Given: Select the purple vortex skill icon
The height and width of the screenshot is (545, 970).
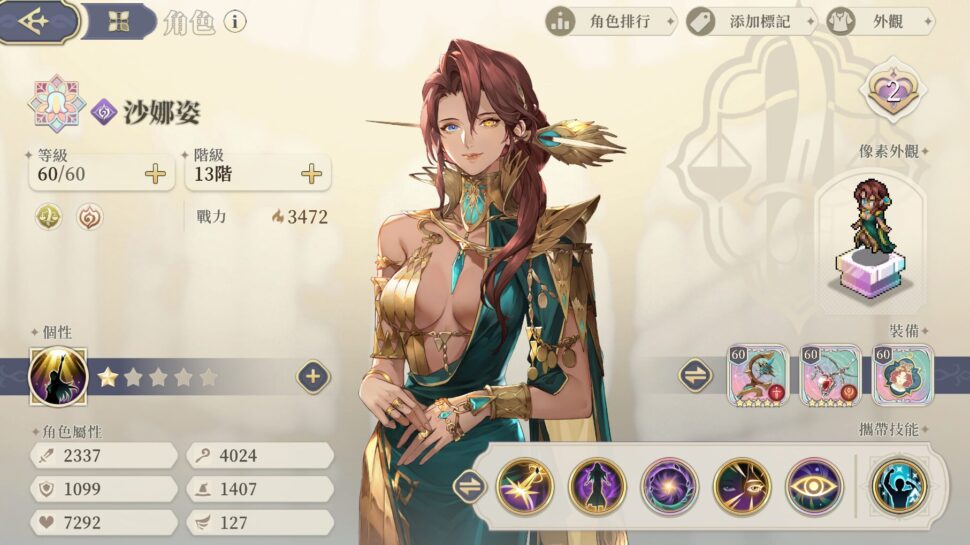Looking at the screenshot, I should point(669,487).
